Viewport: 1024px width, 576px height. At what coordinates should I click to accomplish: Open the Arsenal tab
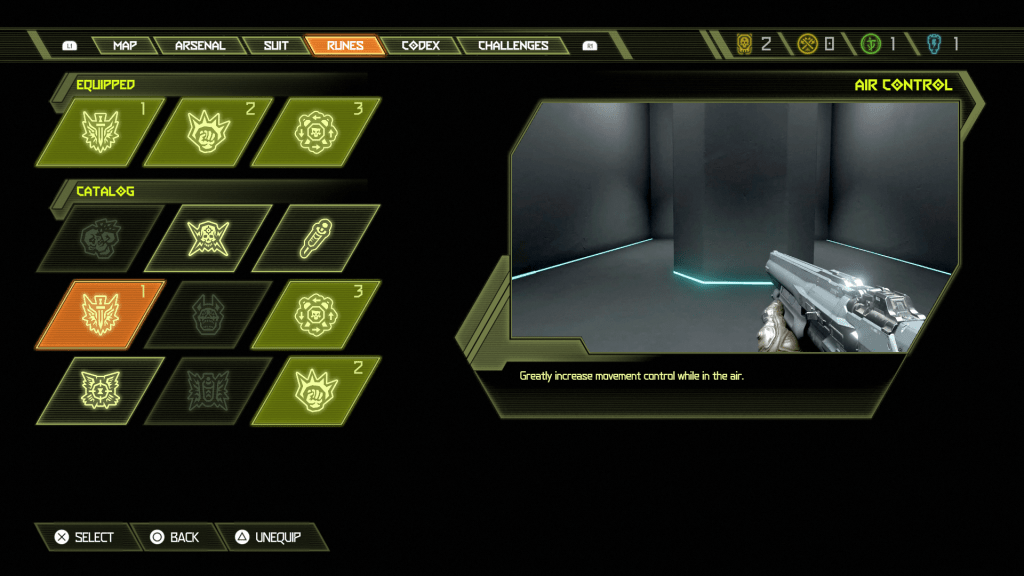click(200, 45)
